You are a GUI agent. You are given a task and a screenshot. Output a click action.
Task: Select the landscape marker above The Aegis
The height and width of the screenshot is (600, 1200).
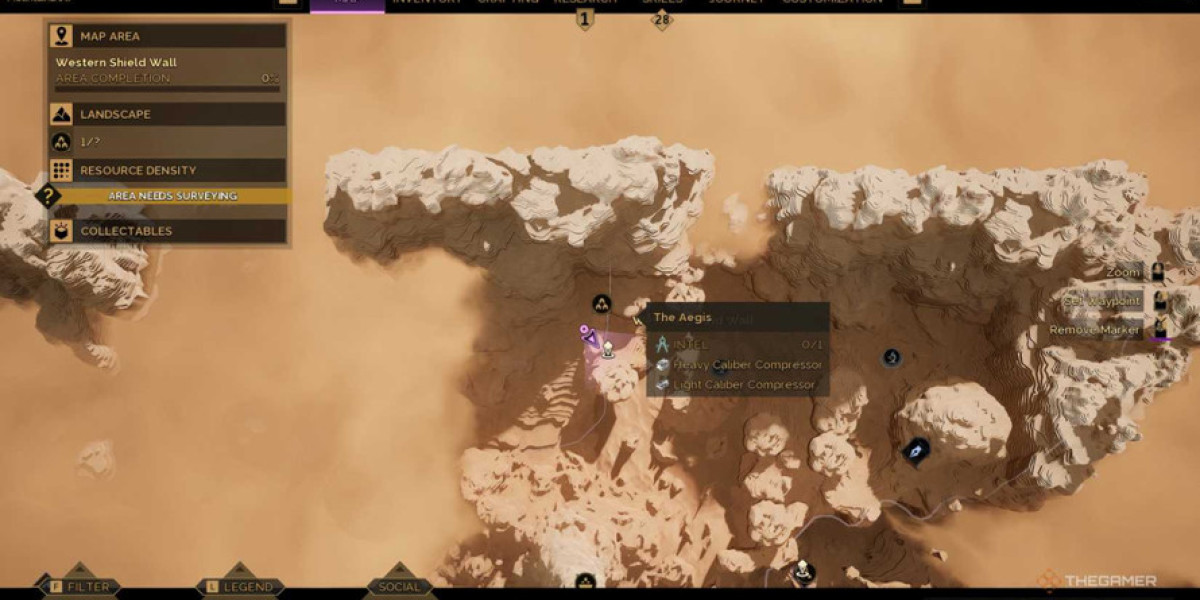pos(601,303)
